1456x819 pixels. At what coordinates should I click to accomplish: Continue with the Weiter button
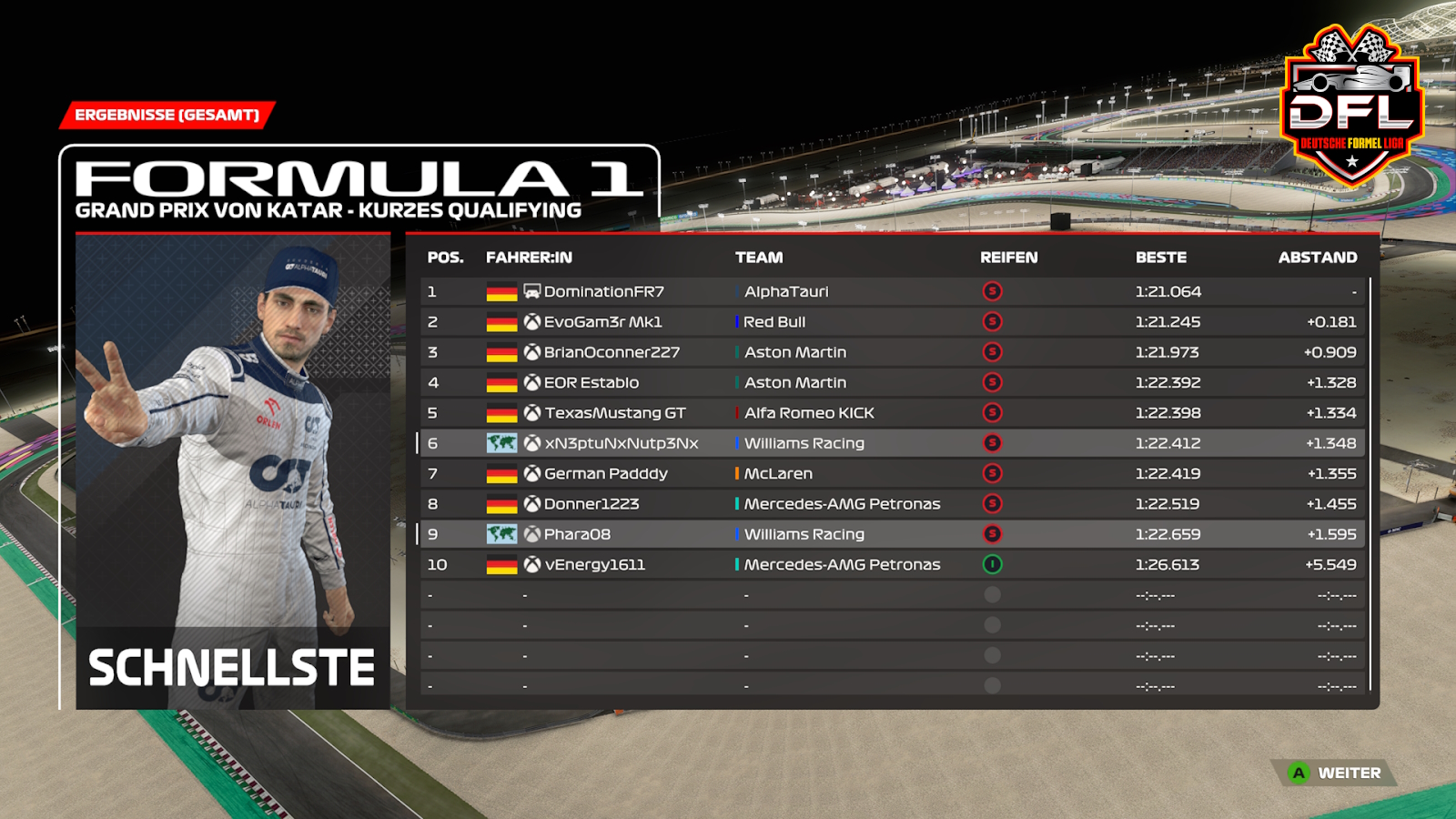[x=1335, y=773]
